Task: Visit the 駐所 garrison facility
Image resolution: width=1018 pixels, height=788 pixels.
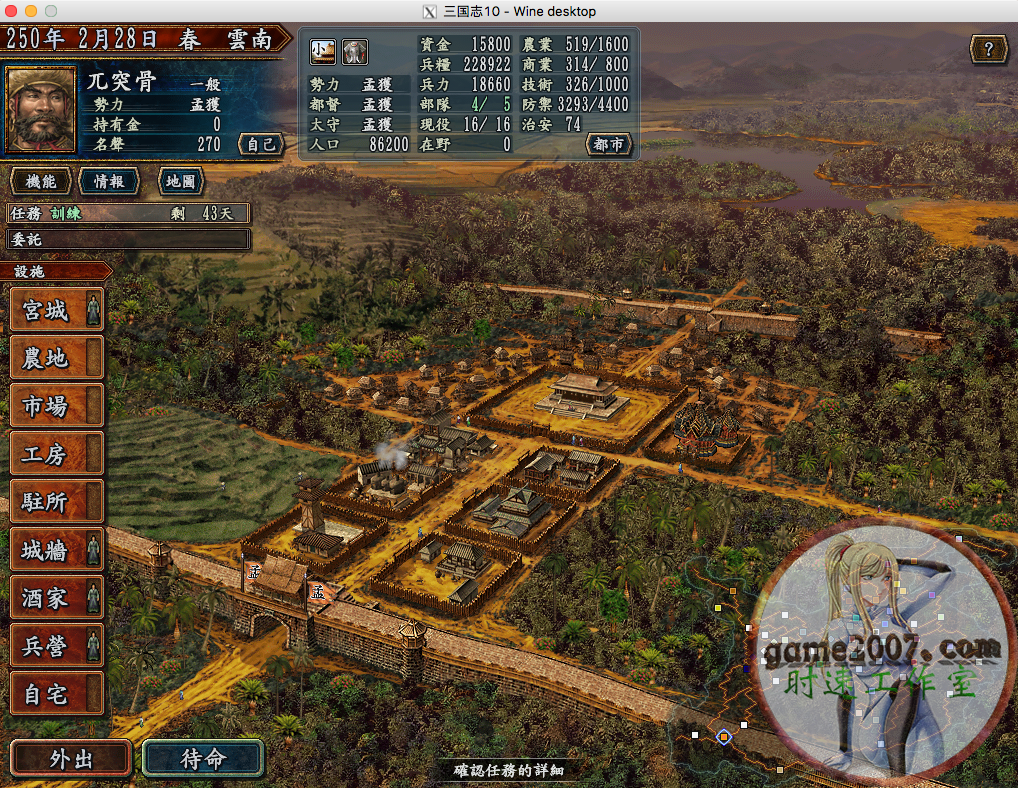Action: [x=57, y=501]
